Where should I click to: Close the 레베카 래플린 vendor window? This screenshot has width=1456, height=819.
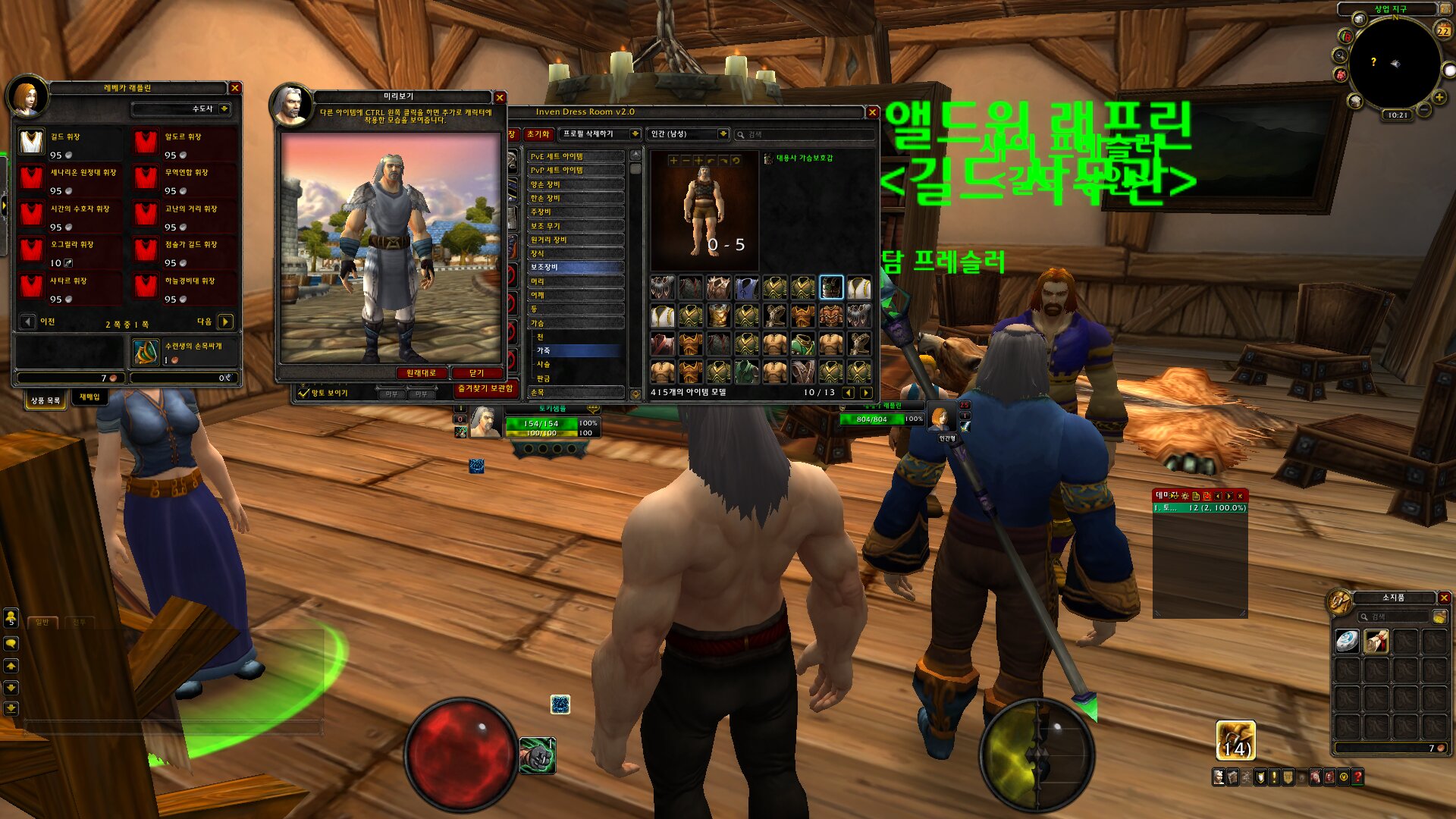click(x=235, y=88)
